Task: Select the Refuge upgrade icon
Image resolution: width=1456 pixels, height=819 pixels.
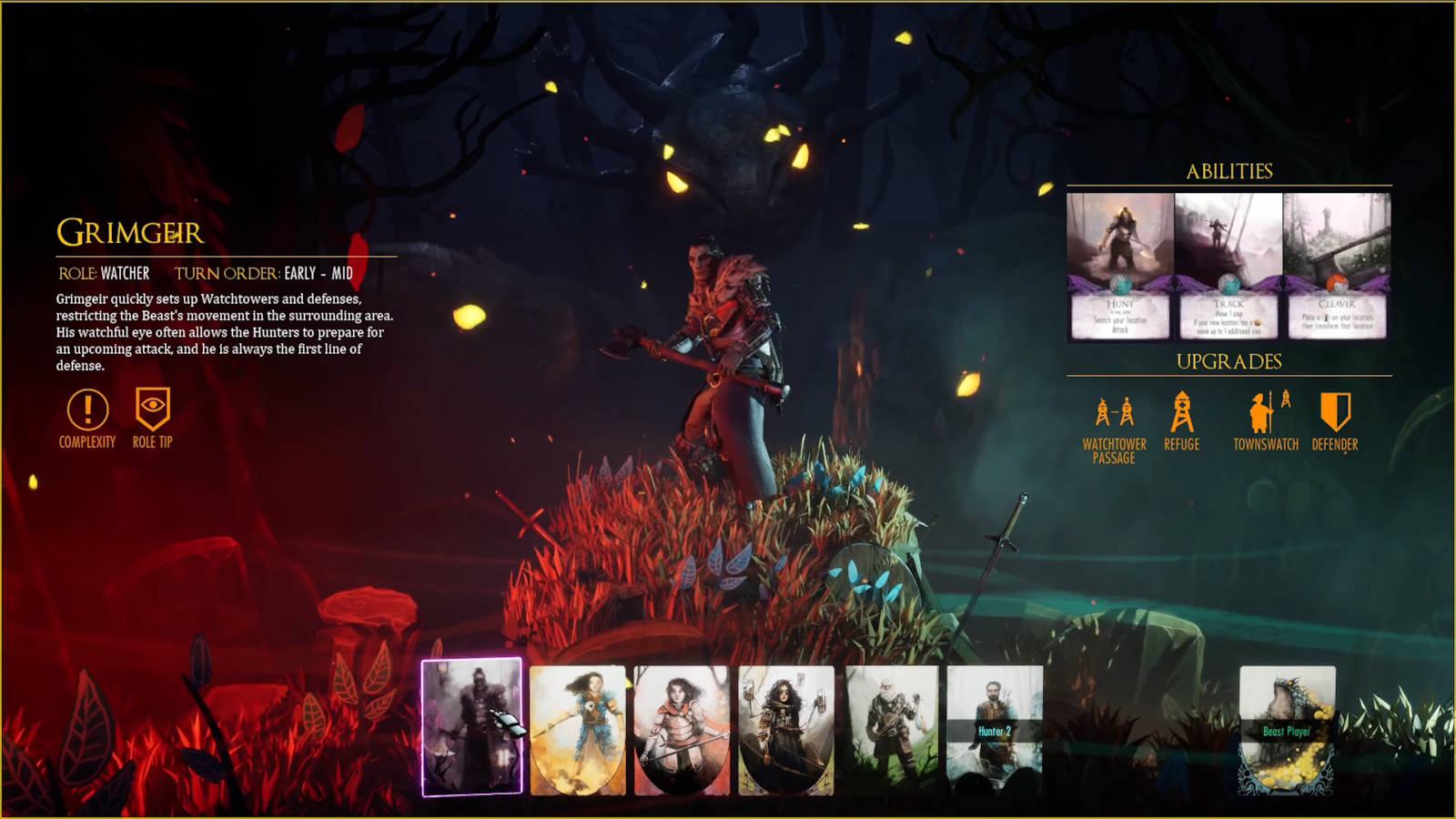Action: (x=1181, y=412)
